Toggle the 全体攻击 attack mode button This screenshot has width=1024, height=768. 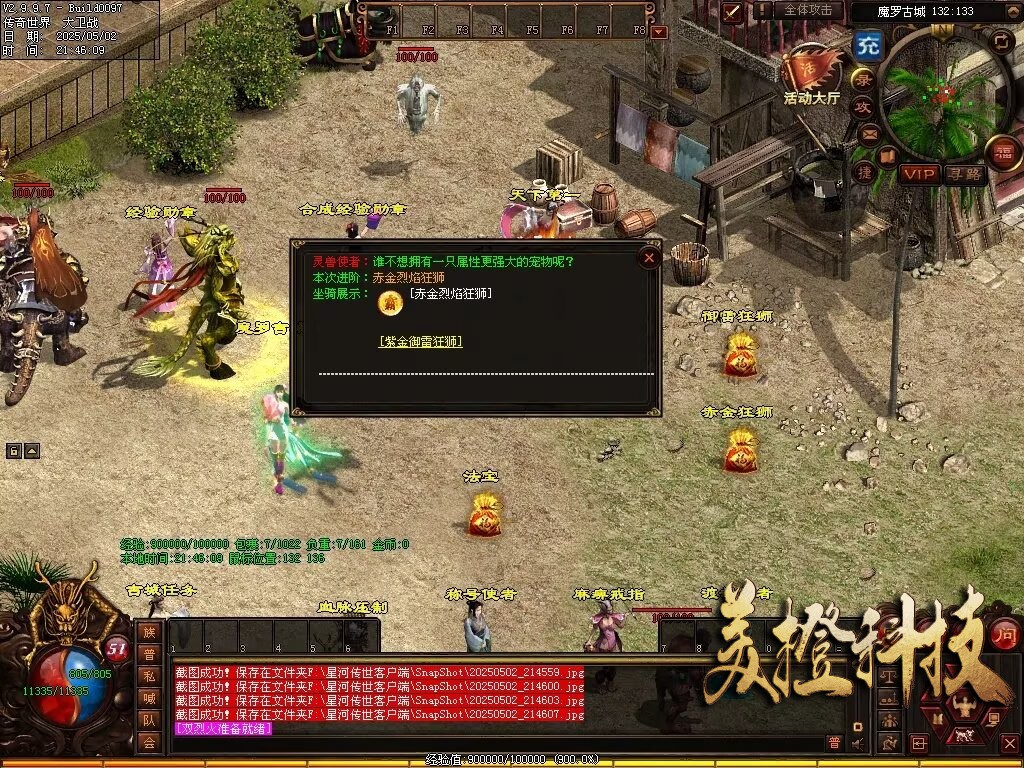pos(807,10)
